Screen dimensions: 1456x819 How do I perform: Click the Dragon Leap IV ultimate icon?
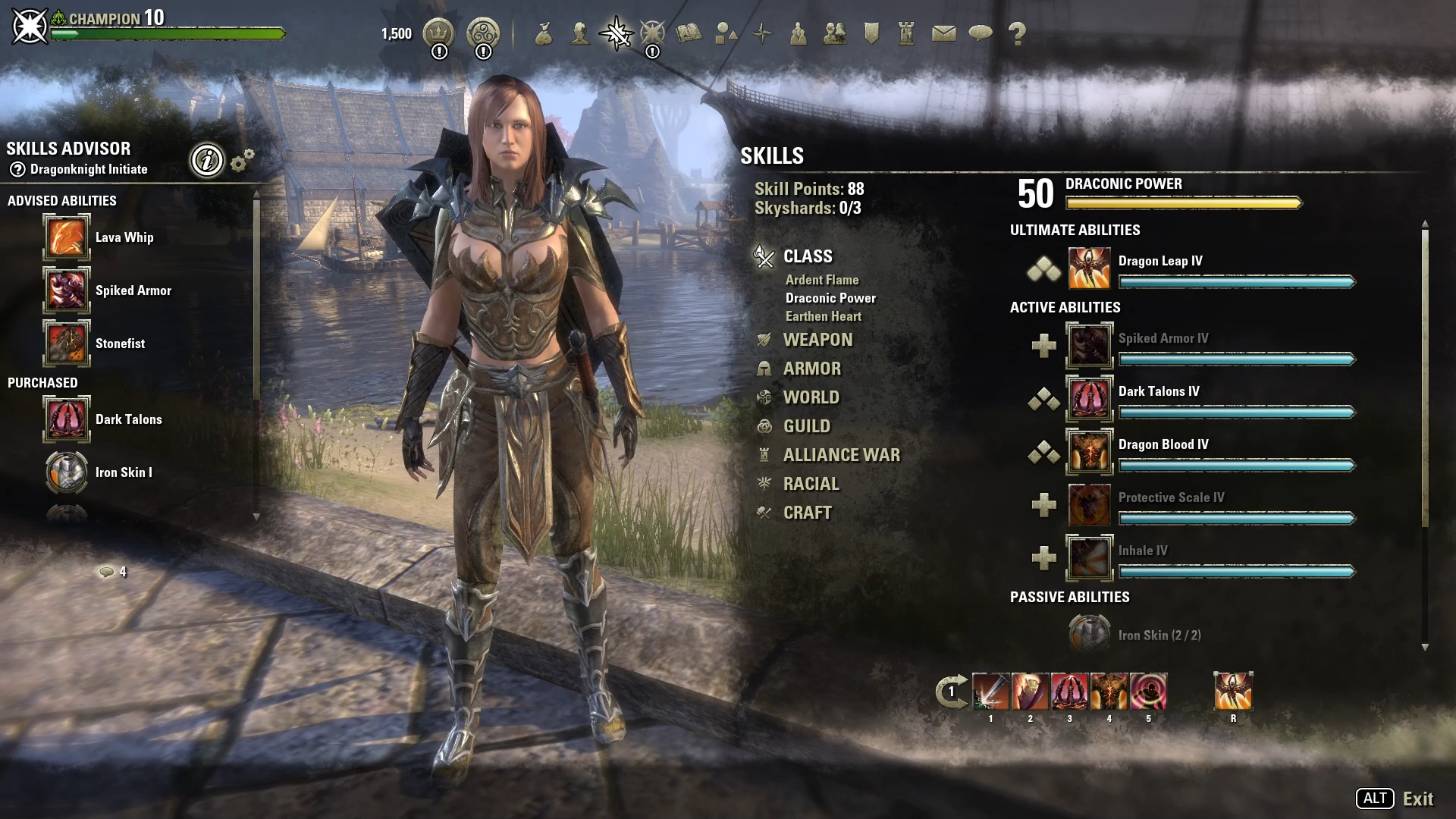(1089, 268)
